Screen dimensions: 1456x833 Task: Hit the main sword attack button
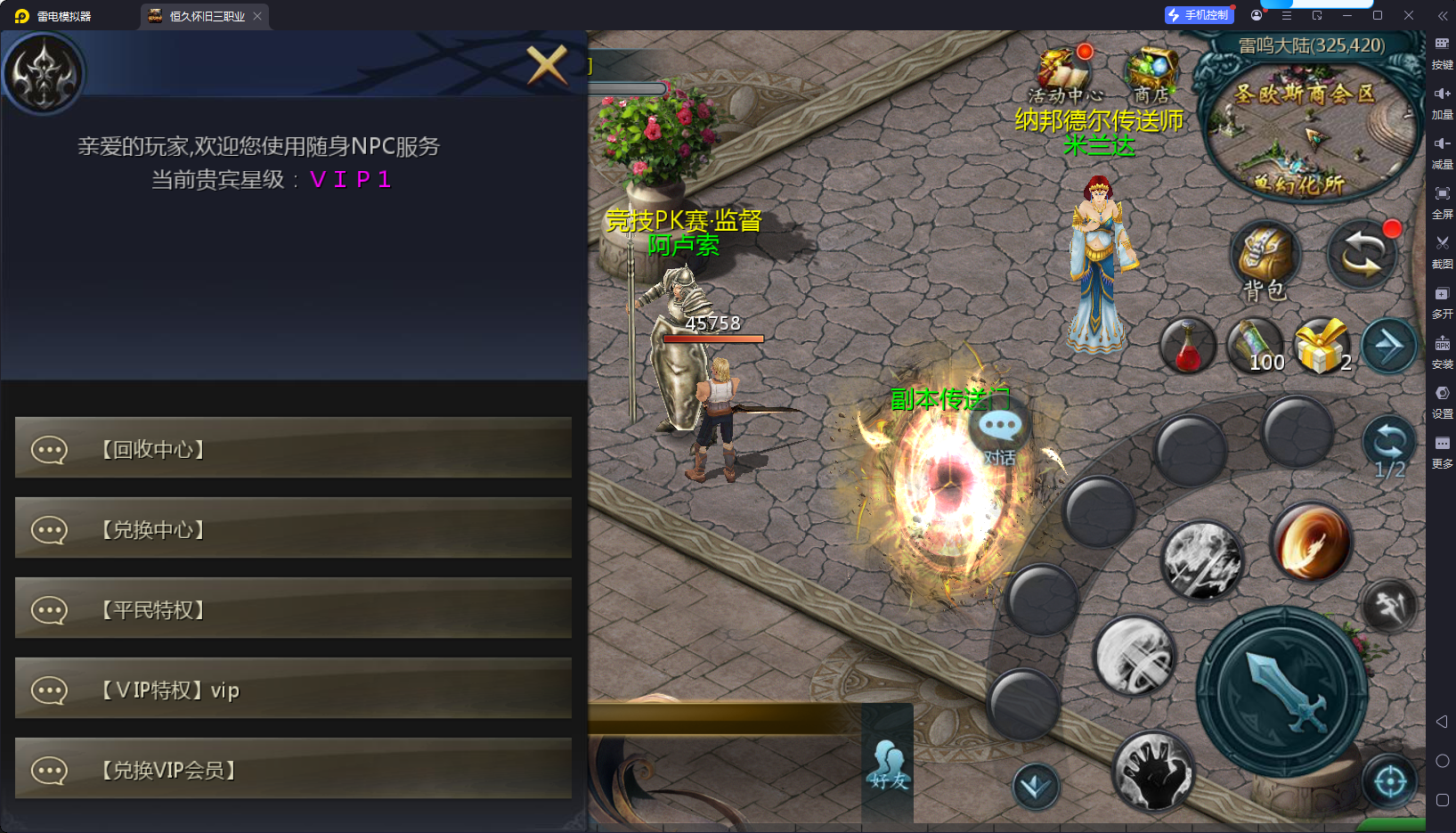coord(1282,692)
